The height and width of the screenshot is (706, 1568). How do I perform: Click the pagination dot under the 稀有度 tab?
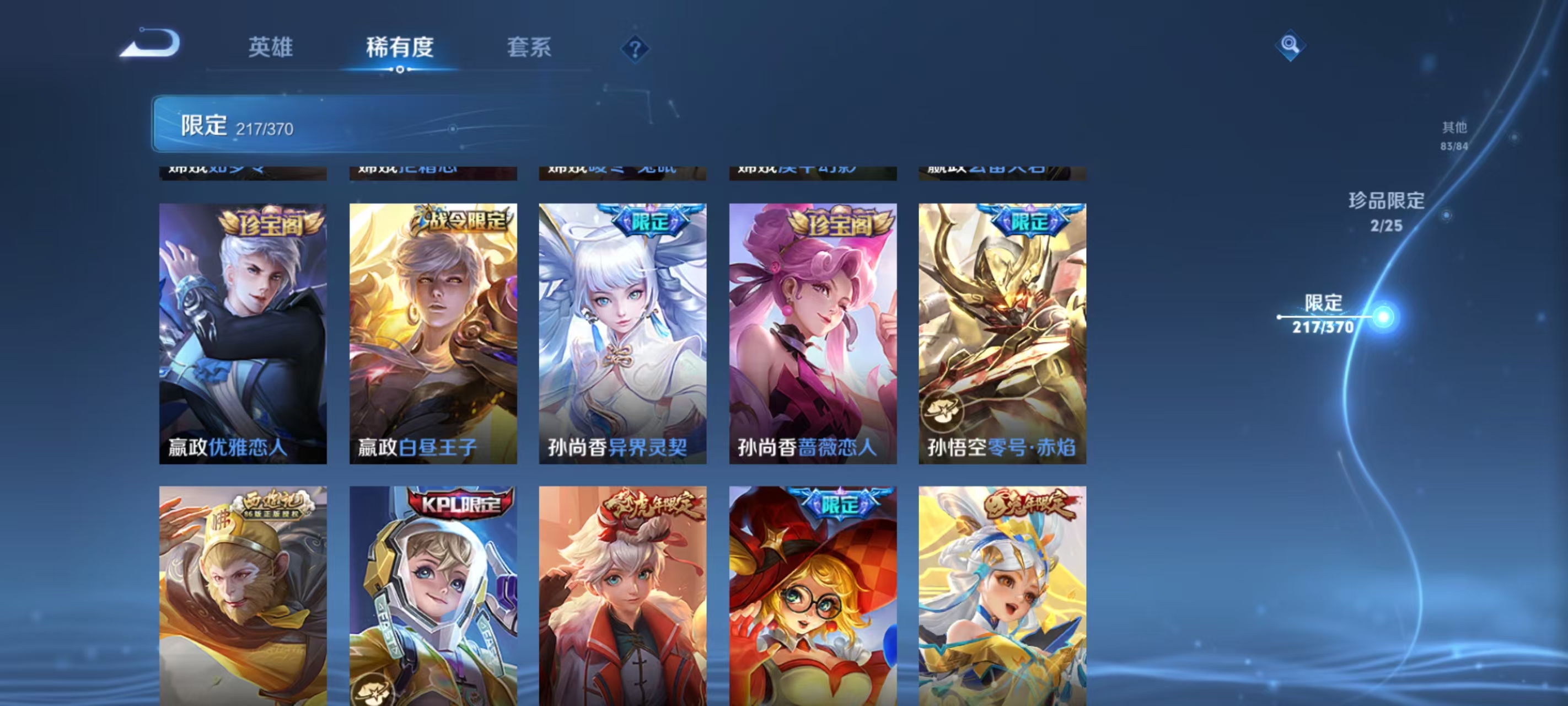400,69
